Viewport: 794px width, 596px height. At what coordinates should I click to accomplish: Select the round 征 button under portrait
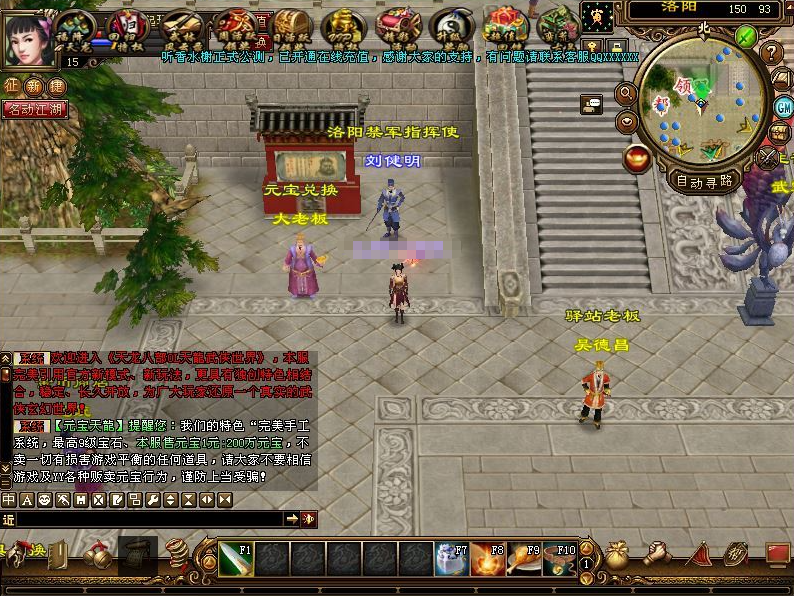tap(11, 86)
